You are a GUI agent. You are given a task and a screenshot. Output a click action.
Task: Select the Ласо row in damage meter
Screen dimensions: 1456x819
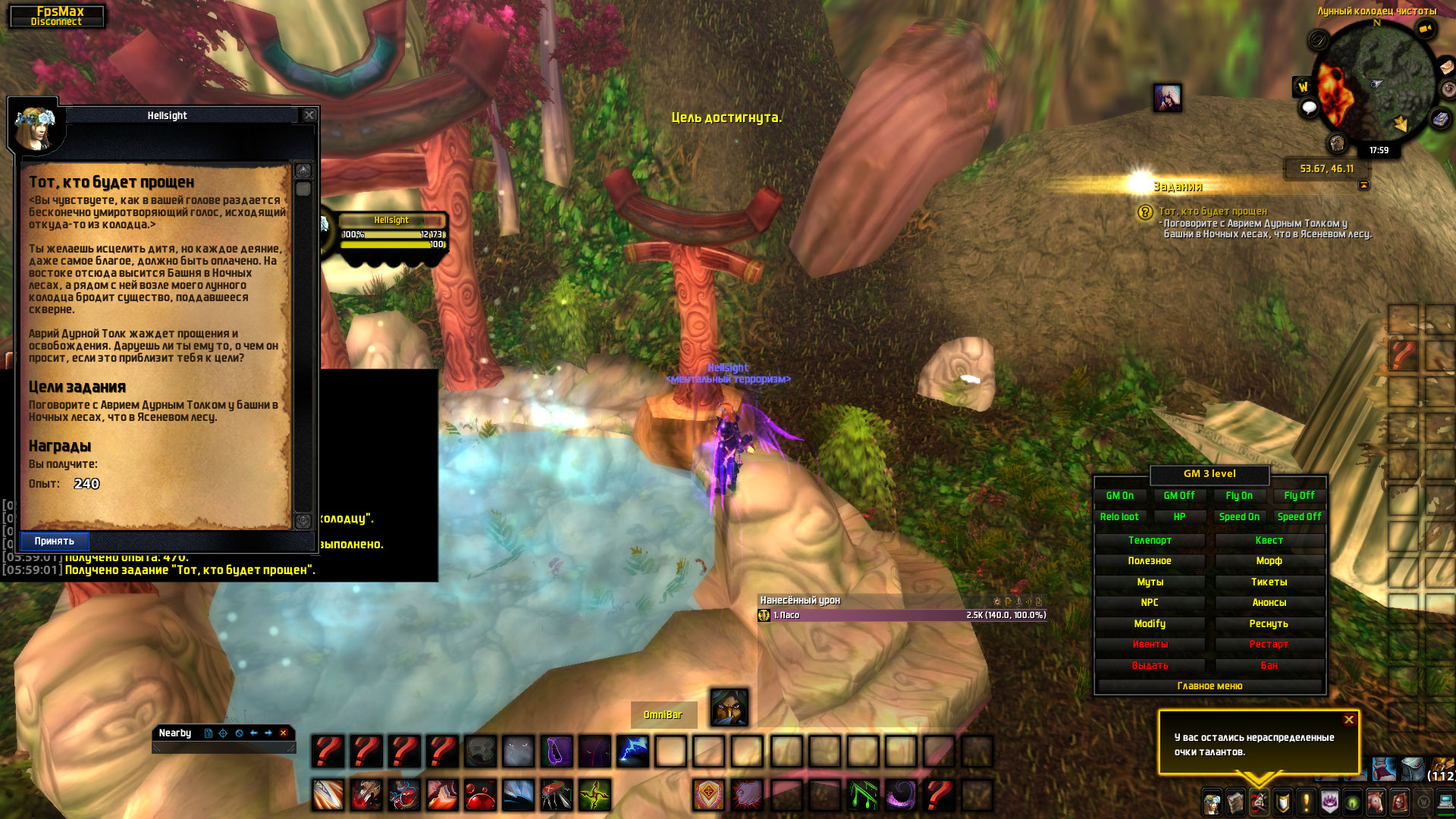(x=902, y=616)
